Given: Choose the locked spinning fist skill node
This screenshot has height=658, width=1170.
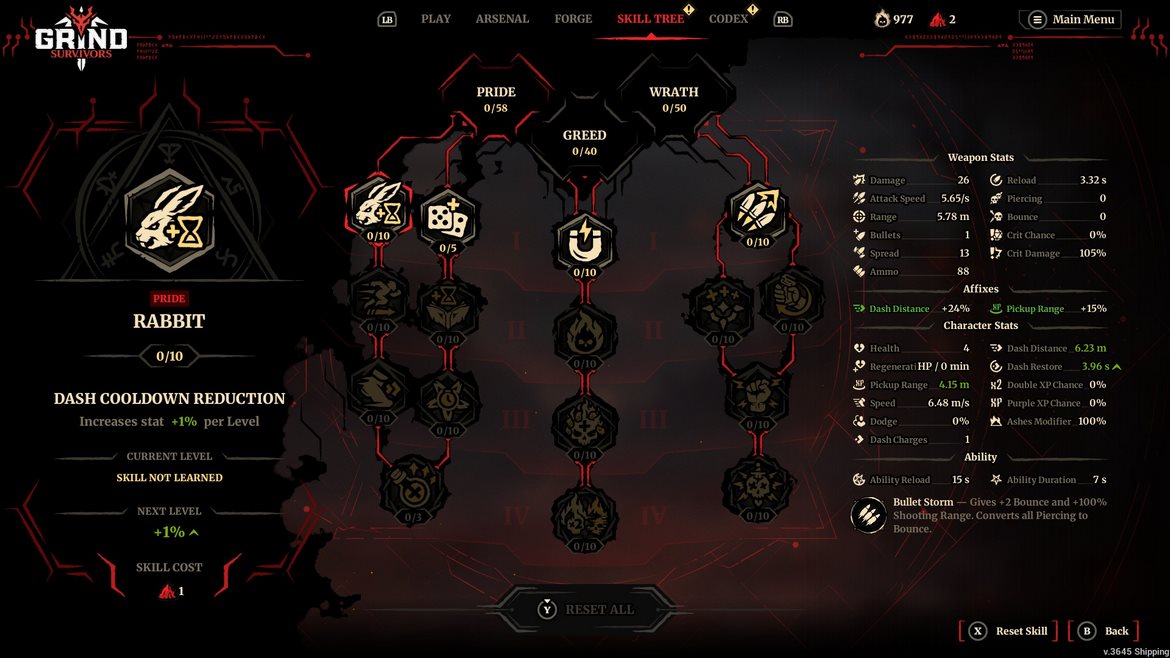Looking at the screenshot, I should 793,297.
